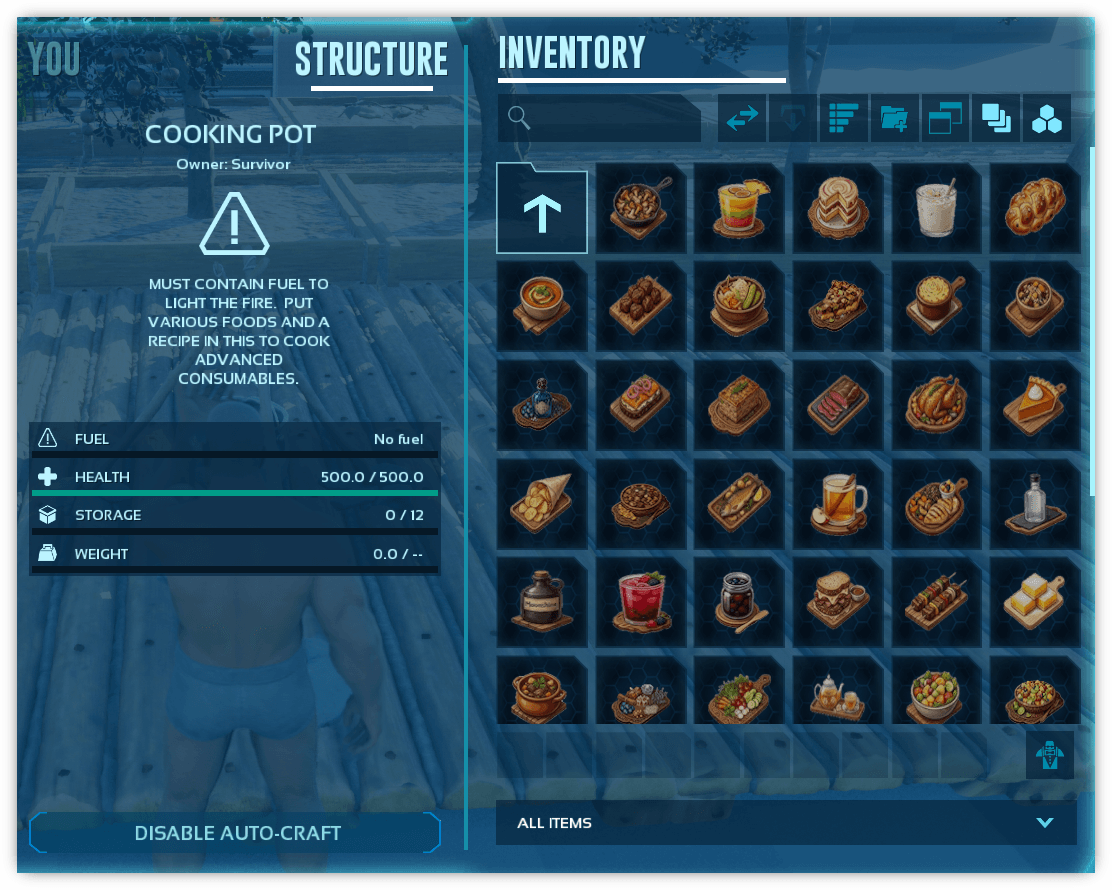Pick the meat skewers recipe slot
The image size is (1112, 890).
pos(937,601)
